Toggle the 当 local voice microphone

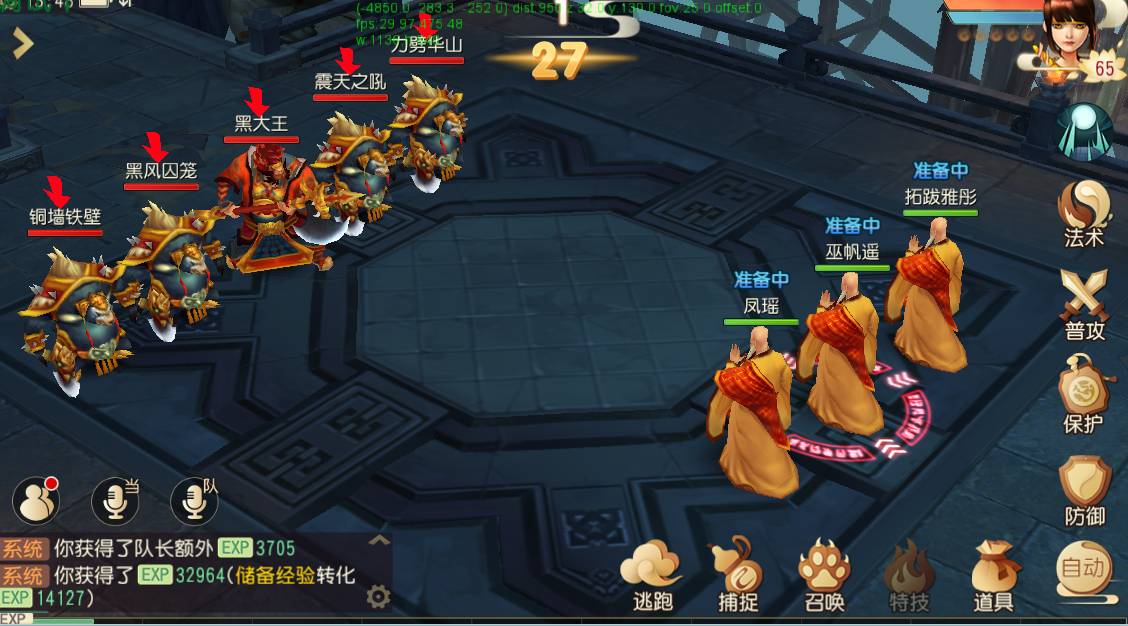(115, 500)
